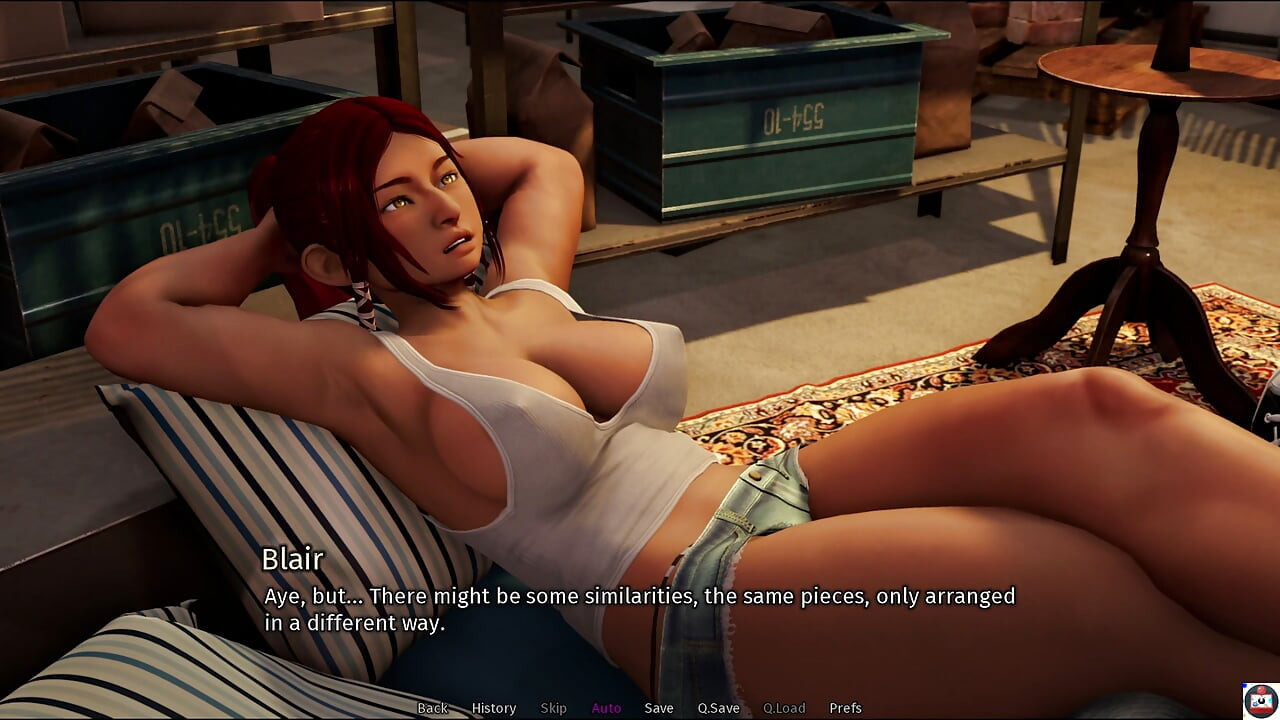Click the robot icon in the corner

(x=1260, y=700)
